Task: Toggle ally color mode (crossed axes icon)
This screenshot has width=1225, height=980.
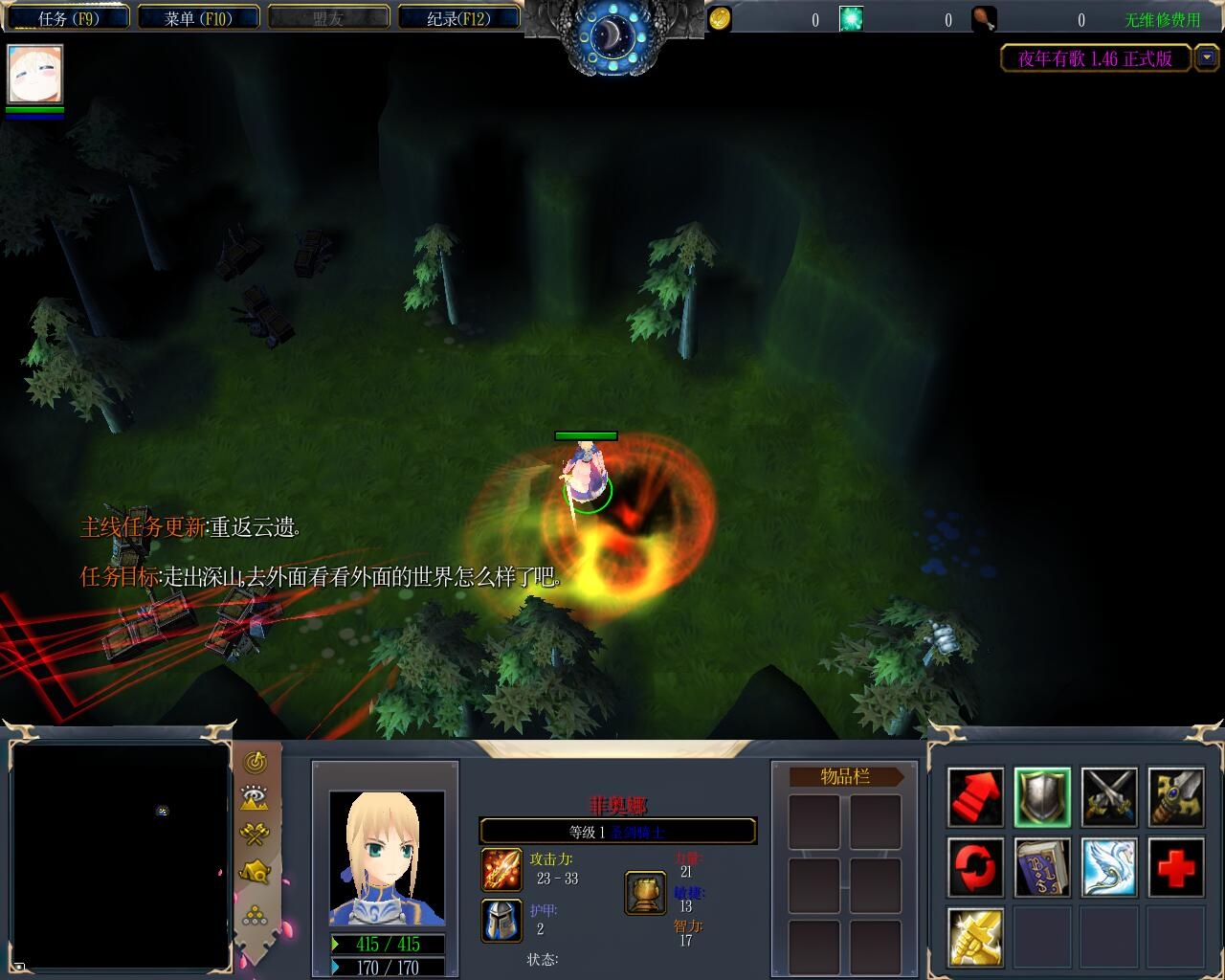Action: (255, 835)
